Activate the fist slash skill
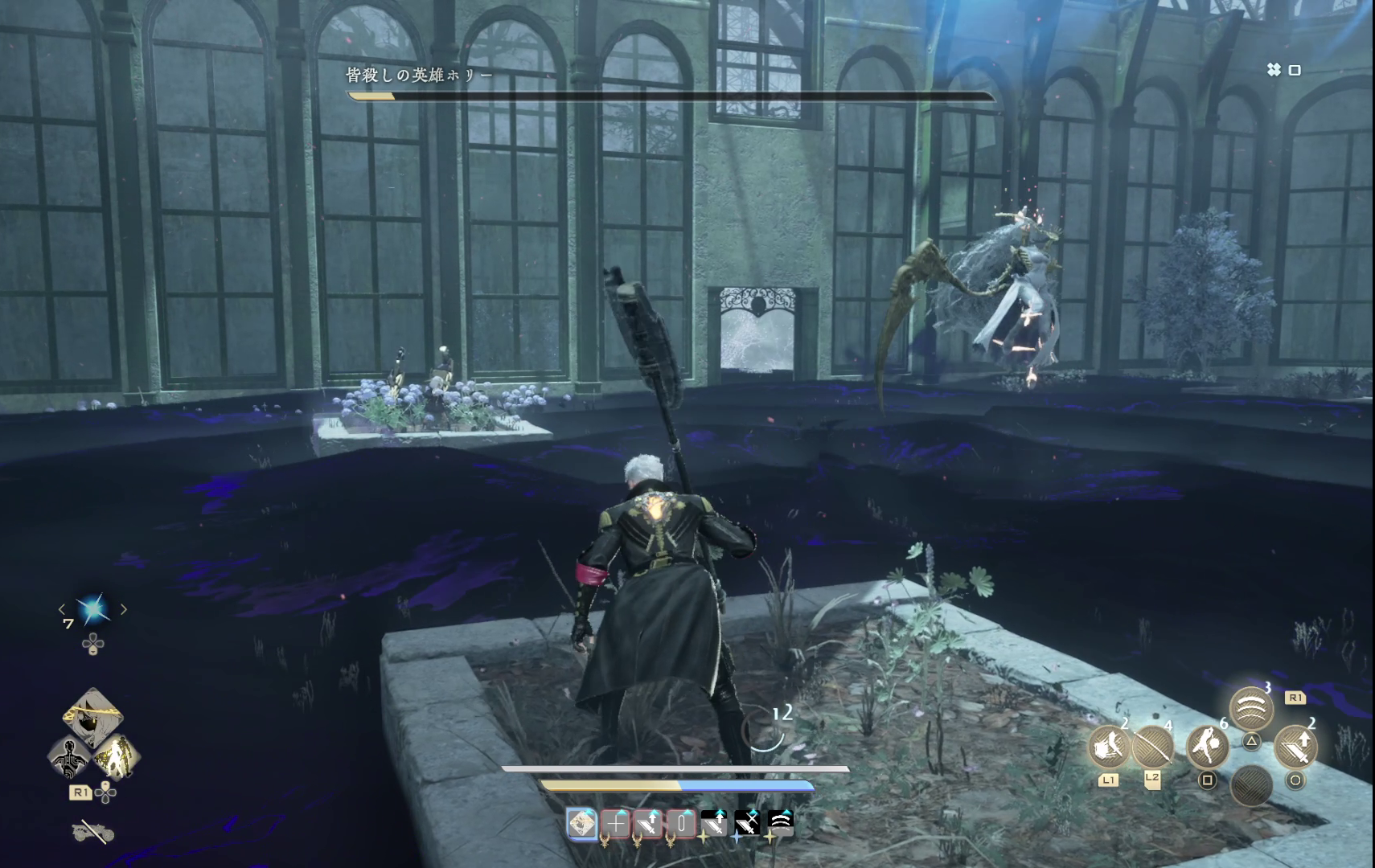Image resolution: width=1375 pixels, height=868 pixels. (x=1110, y=747)
